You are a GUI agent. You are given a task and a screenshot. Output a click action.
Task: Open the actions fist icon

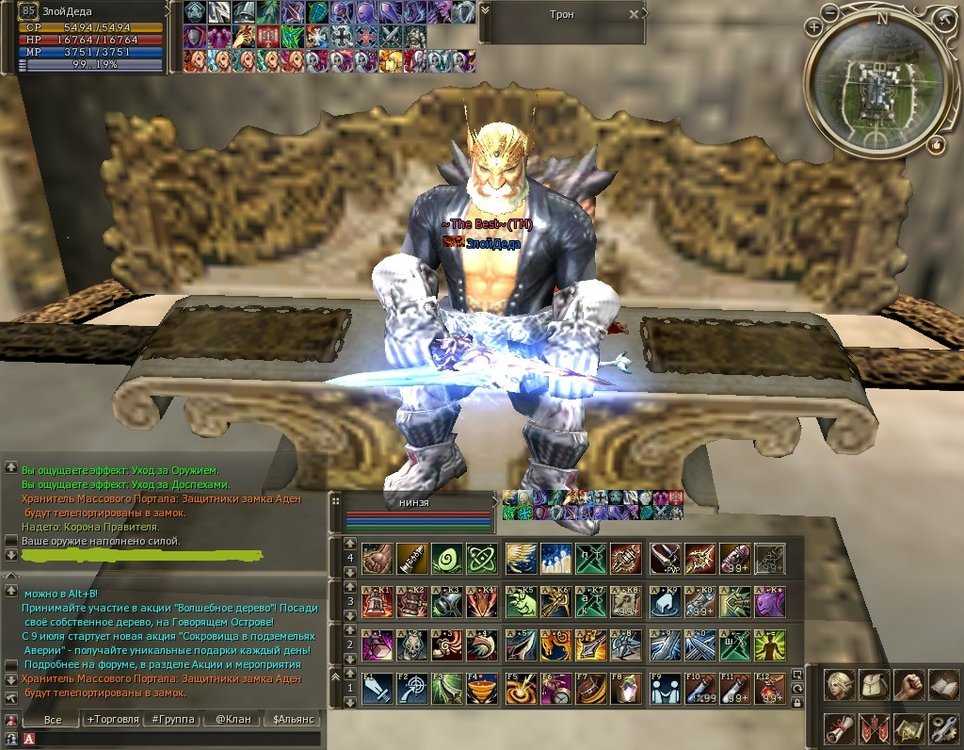(908, 685)
